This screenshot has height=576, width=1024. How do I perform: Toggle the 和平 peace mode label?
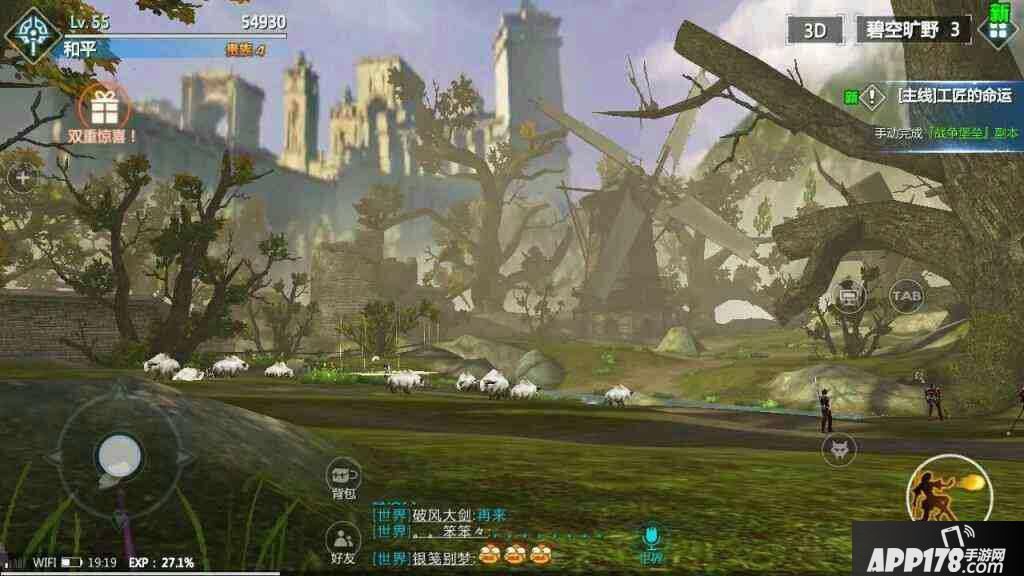tap(80, 47)
